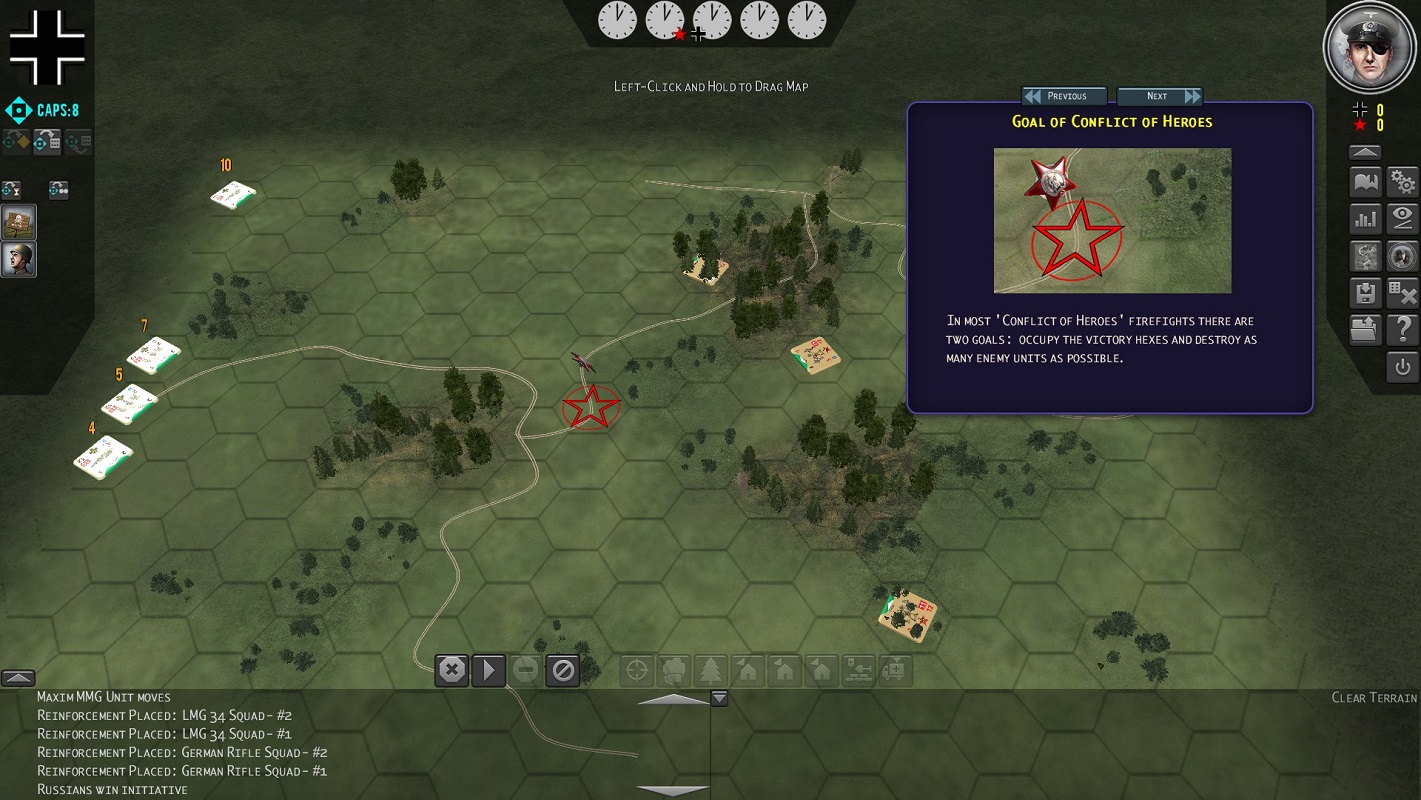The height and width of the screenshot is (800, 1421).
Task: Collapse the right side menu panel arrow
Action: point(1365,153)
